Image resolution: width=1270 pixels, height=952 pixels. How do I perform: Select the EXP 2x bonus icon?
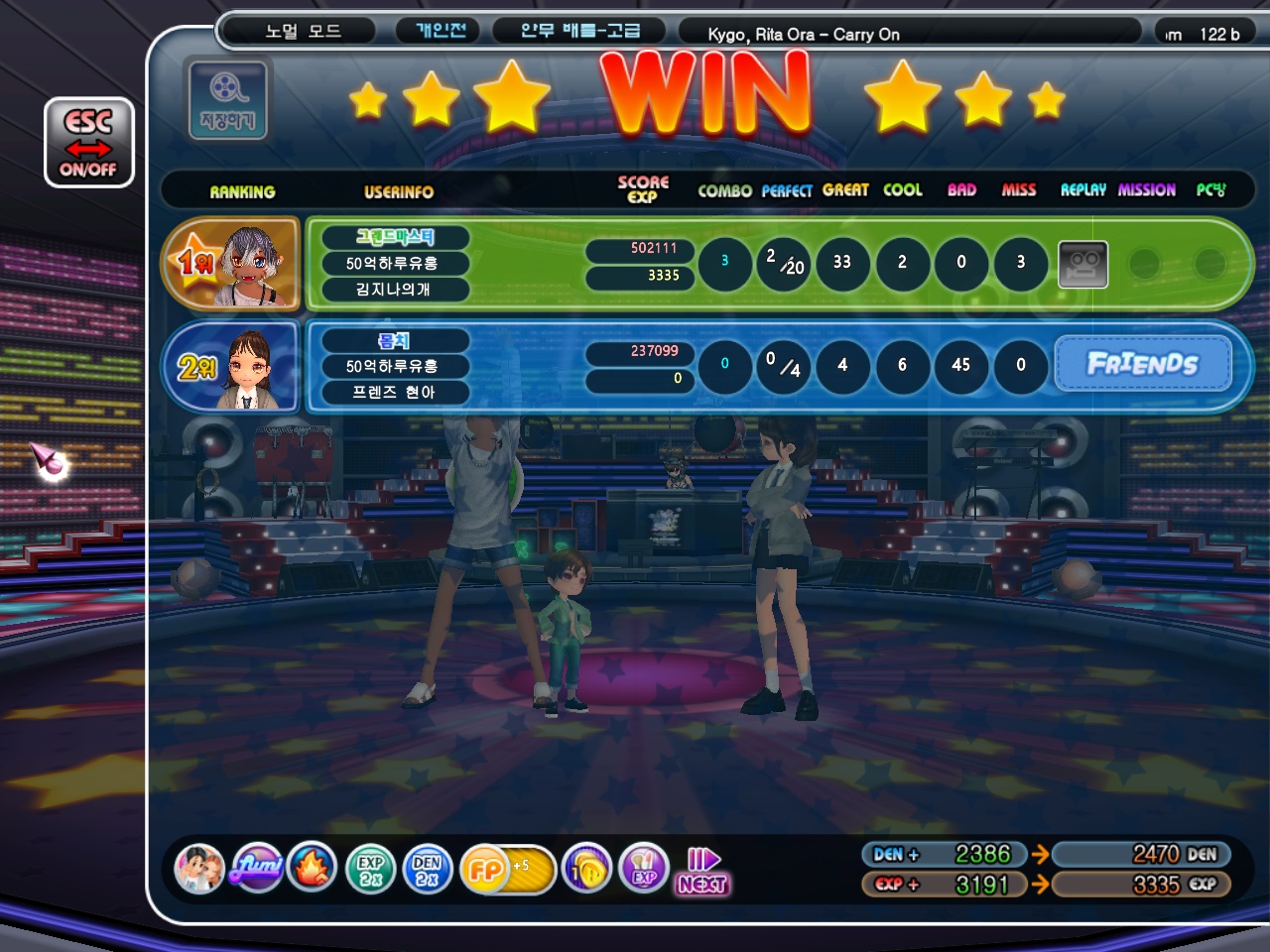371,870
